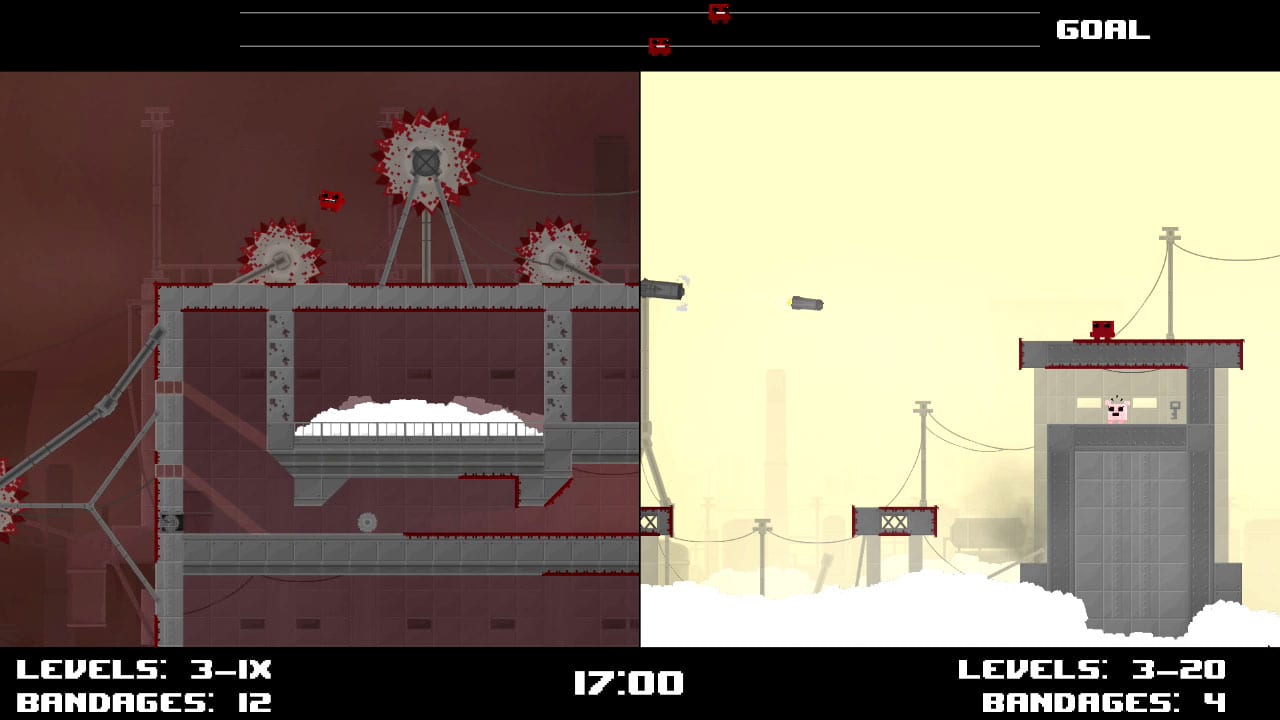Select the Meat Boy marker on the upper progress bar

click(718, 13)
